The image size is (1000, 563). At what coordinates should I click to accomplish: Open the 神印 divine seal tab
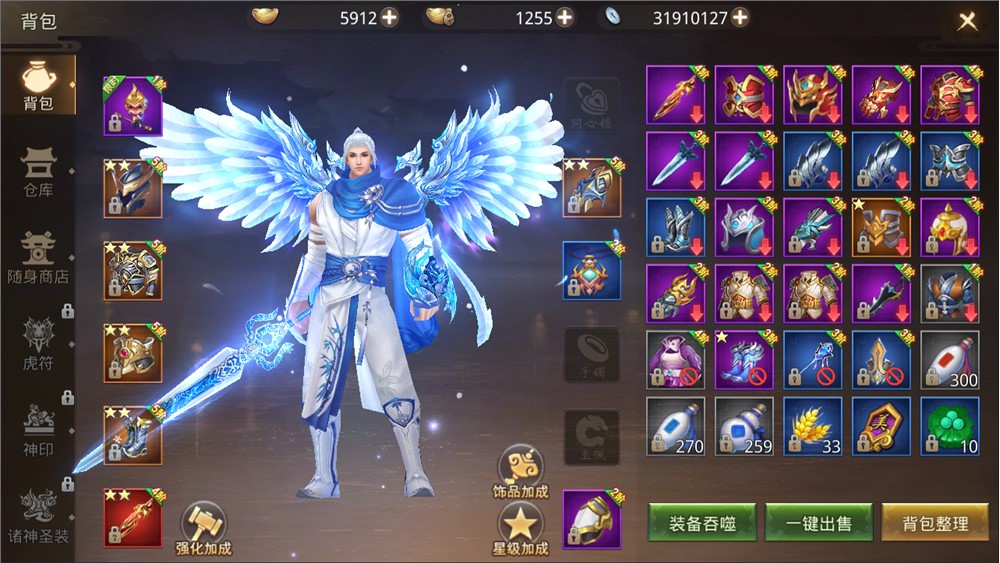pyautogui.click(x=38, y=430)
